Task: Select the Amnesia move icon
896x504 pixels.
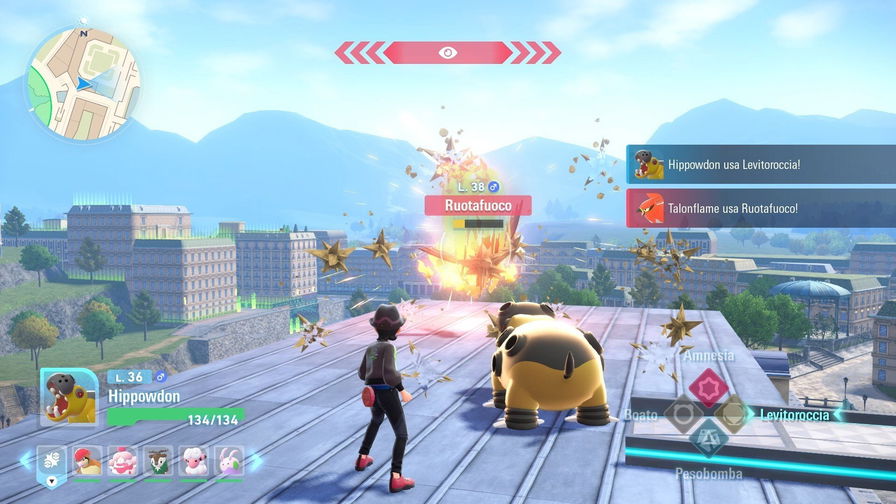Action: click(x=708, y=387)
